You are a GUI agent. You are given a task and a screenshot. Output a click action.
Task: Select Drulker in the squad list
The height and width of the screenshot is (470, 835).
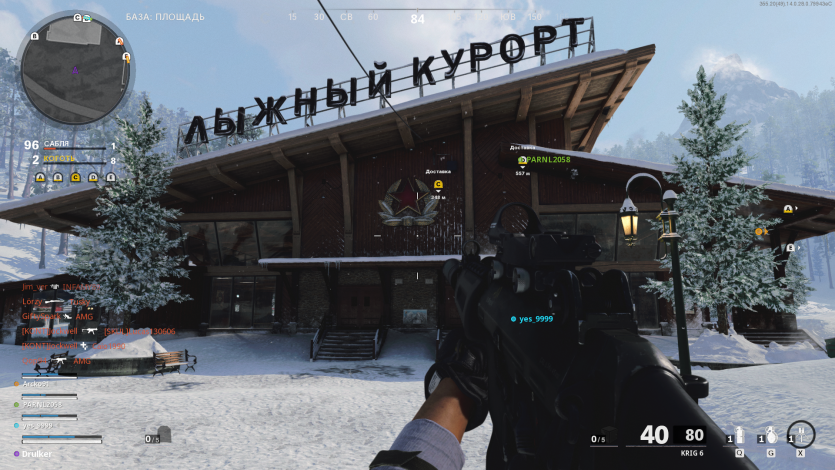[x=36, y=453]
